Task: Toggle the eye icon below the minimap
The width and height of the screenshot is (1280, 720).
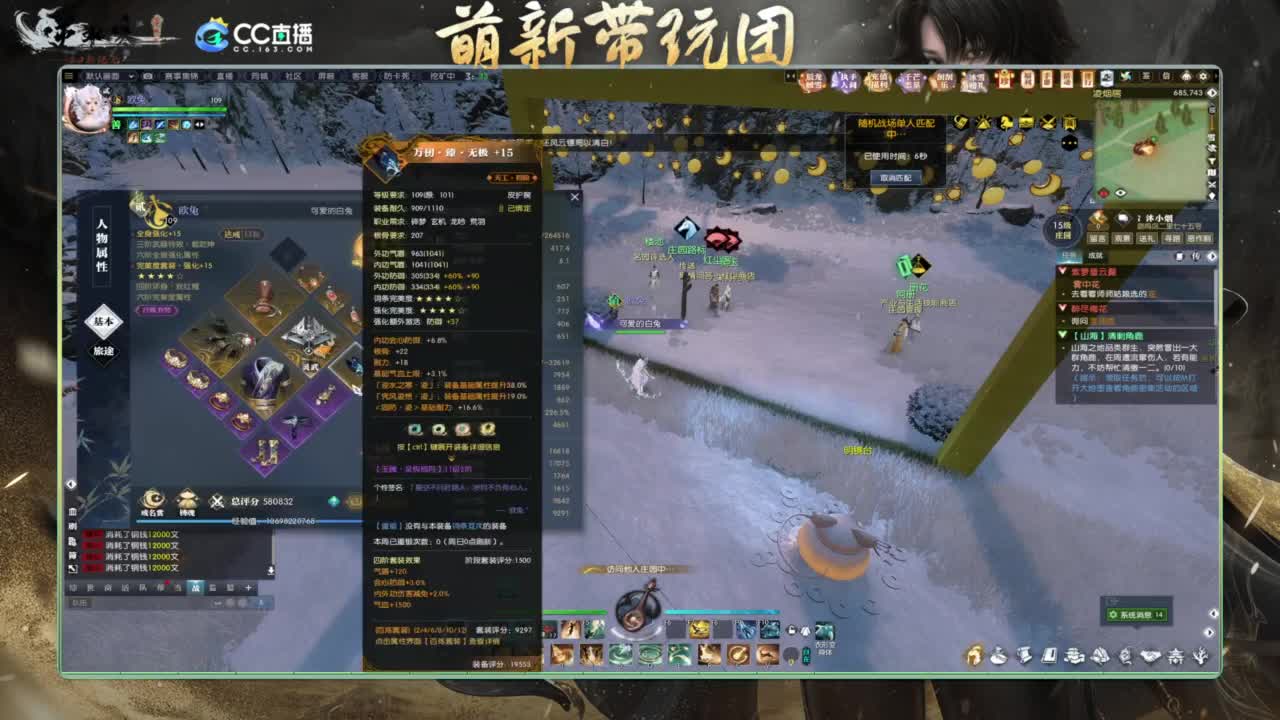Action: (1121, 193)
